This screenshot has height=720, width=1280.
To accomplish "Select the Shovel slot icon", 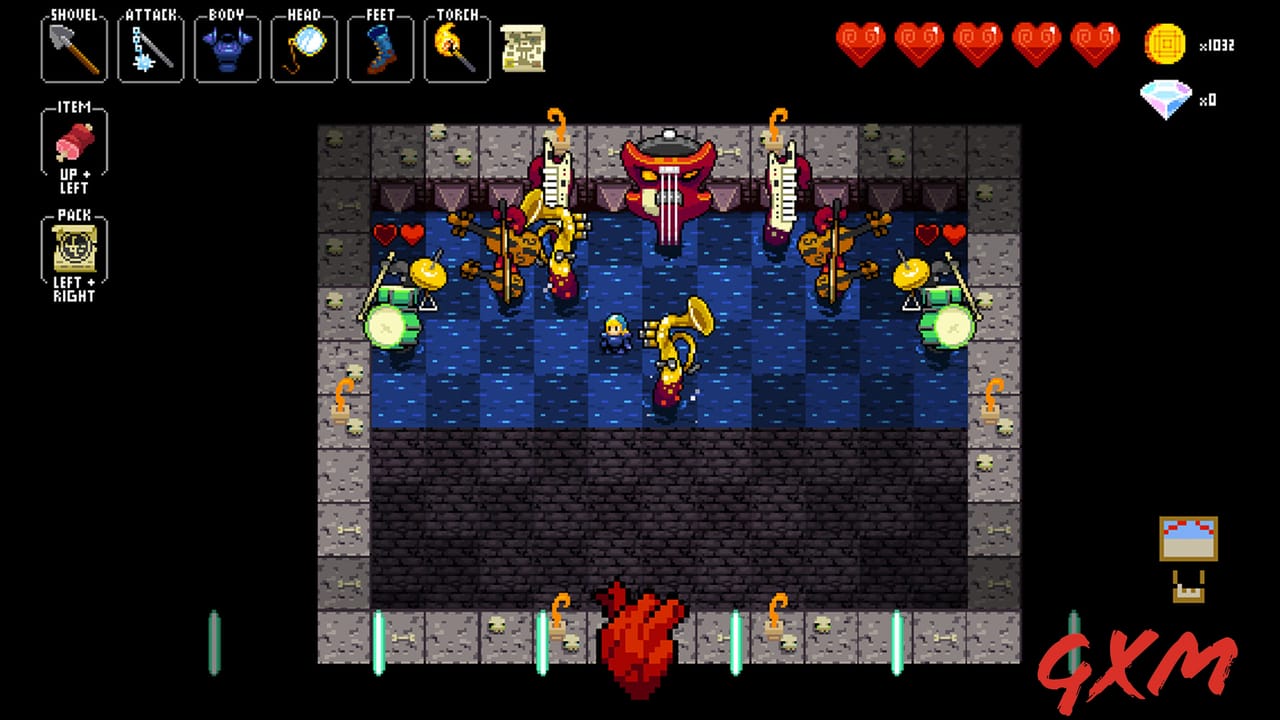I will (73, 47).
